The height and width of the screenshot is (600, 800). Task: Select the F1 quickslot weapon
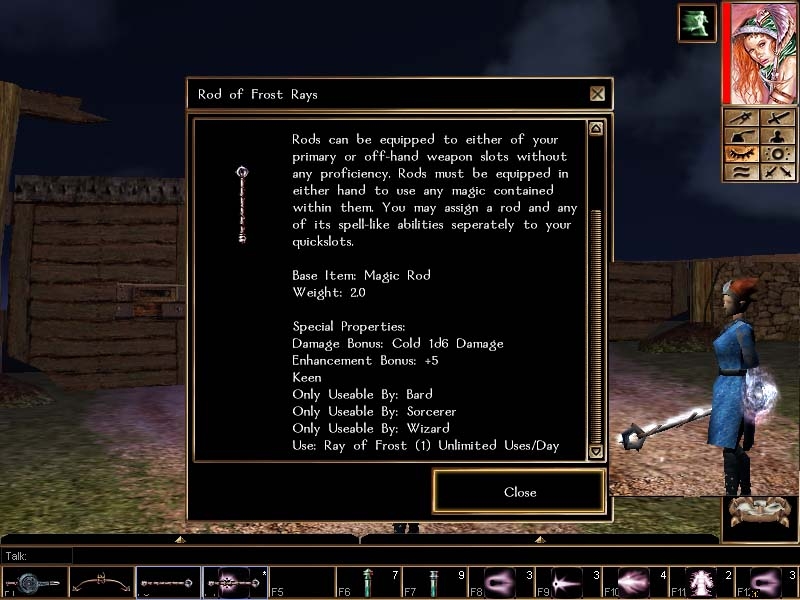click(35, 582)
